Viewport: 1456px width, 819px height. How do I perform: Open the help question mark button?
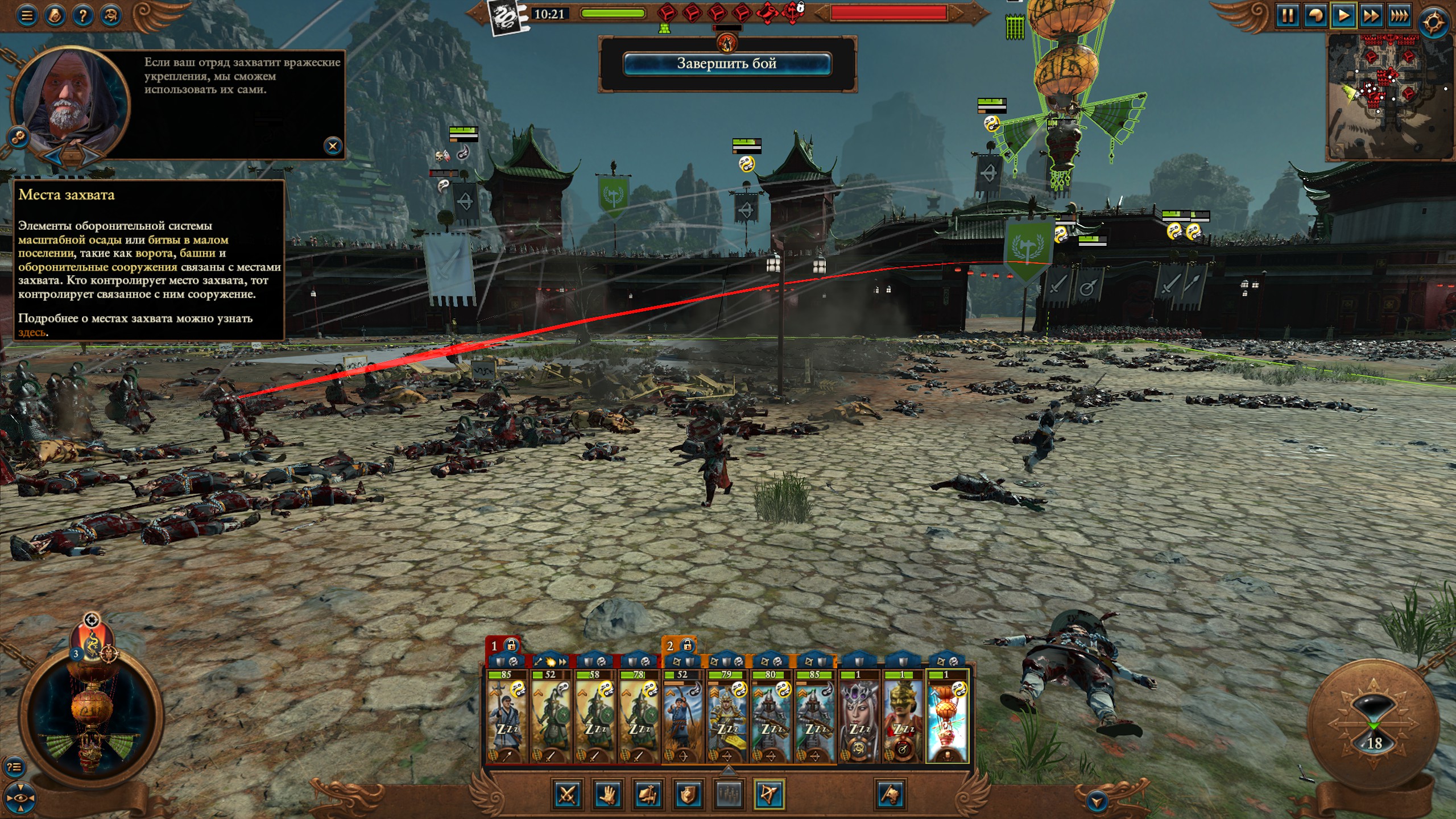pos(83,15)
